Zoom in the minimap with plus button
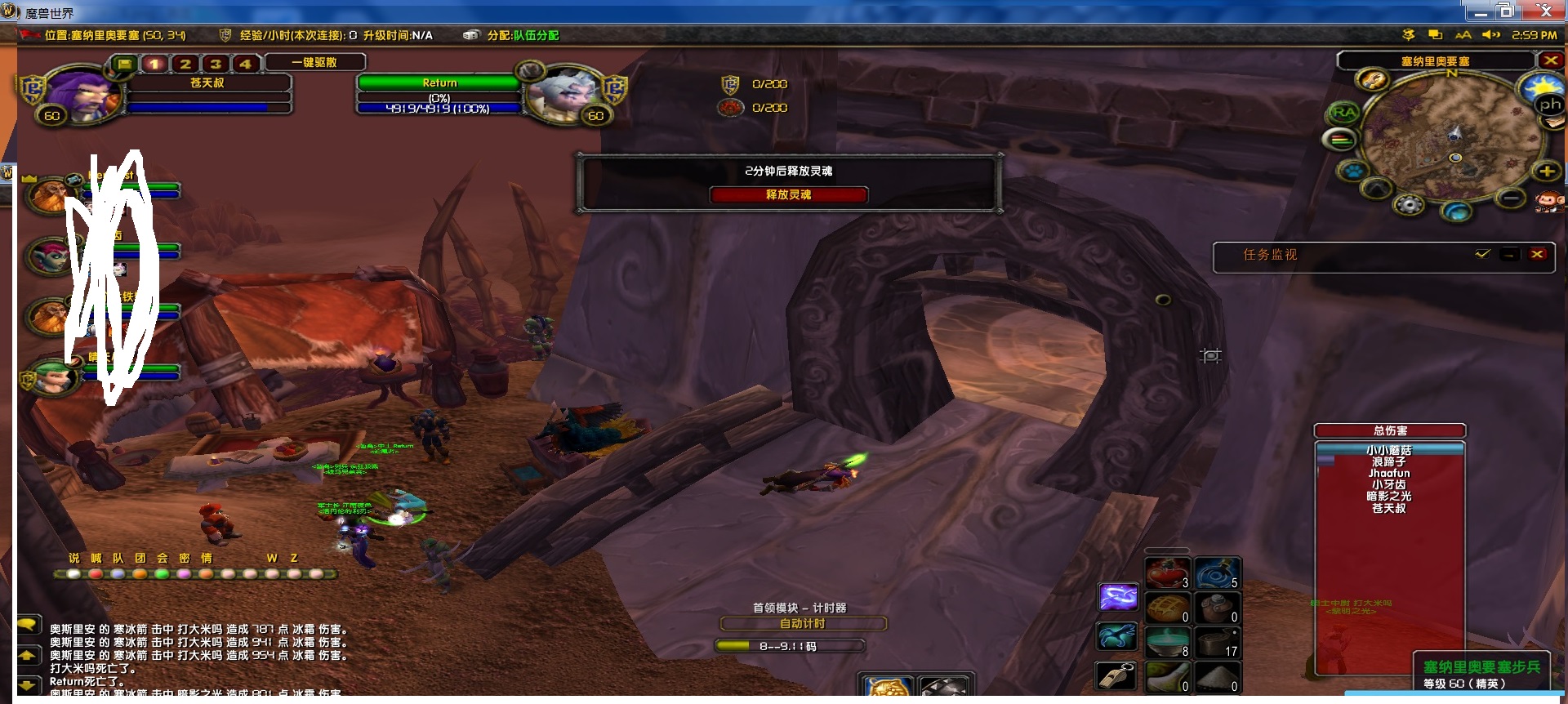The image size is (1568, 704). [x=1546, y=171]
